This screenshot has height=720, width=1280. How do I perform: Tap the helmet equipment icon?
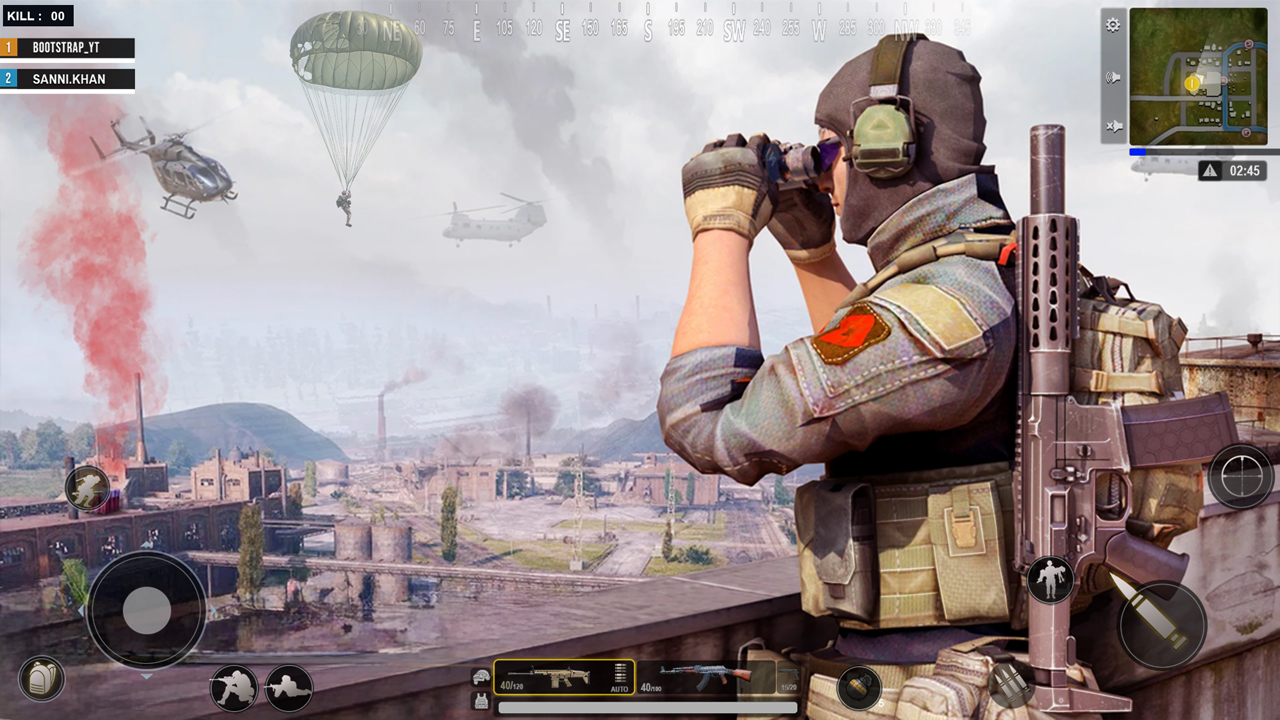click(x=481, y=677)
